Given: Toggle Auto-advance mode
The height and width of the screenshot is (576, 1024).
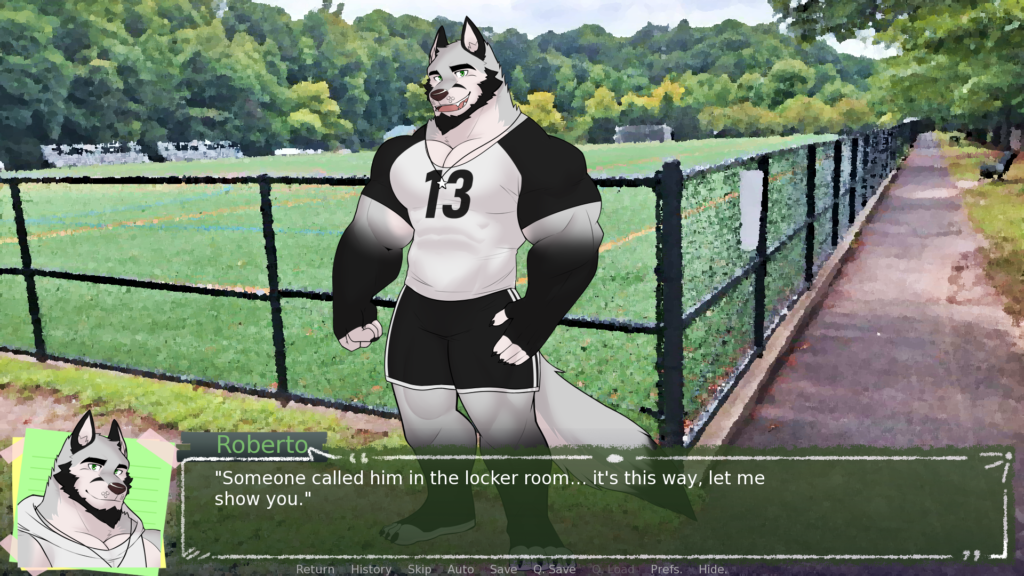Looking at the screenshot, I should 461,569.
